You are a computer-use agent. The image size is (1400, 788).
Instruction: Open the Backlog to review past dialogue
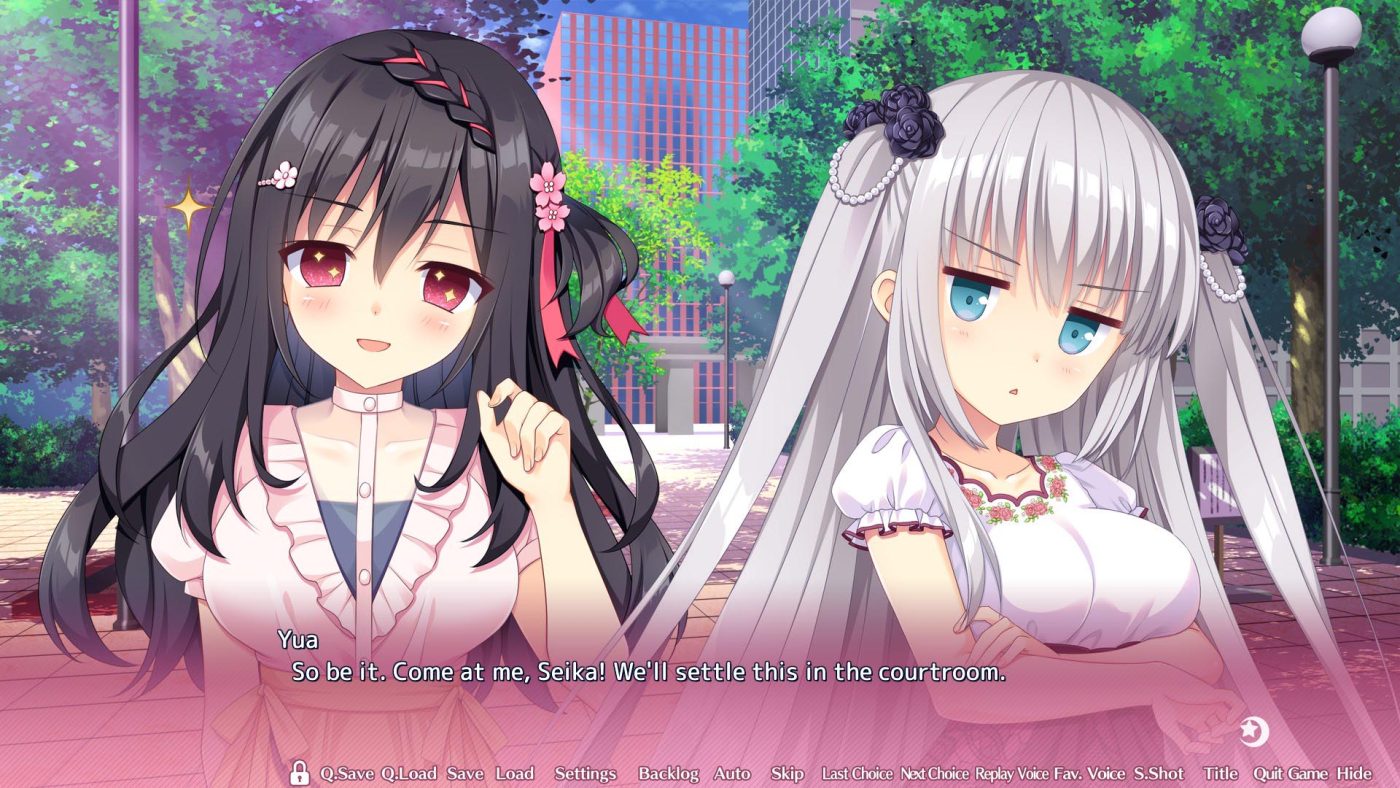point(668,773)
